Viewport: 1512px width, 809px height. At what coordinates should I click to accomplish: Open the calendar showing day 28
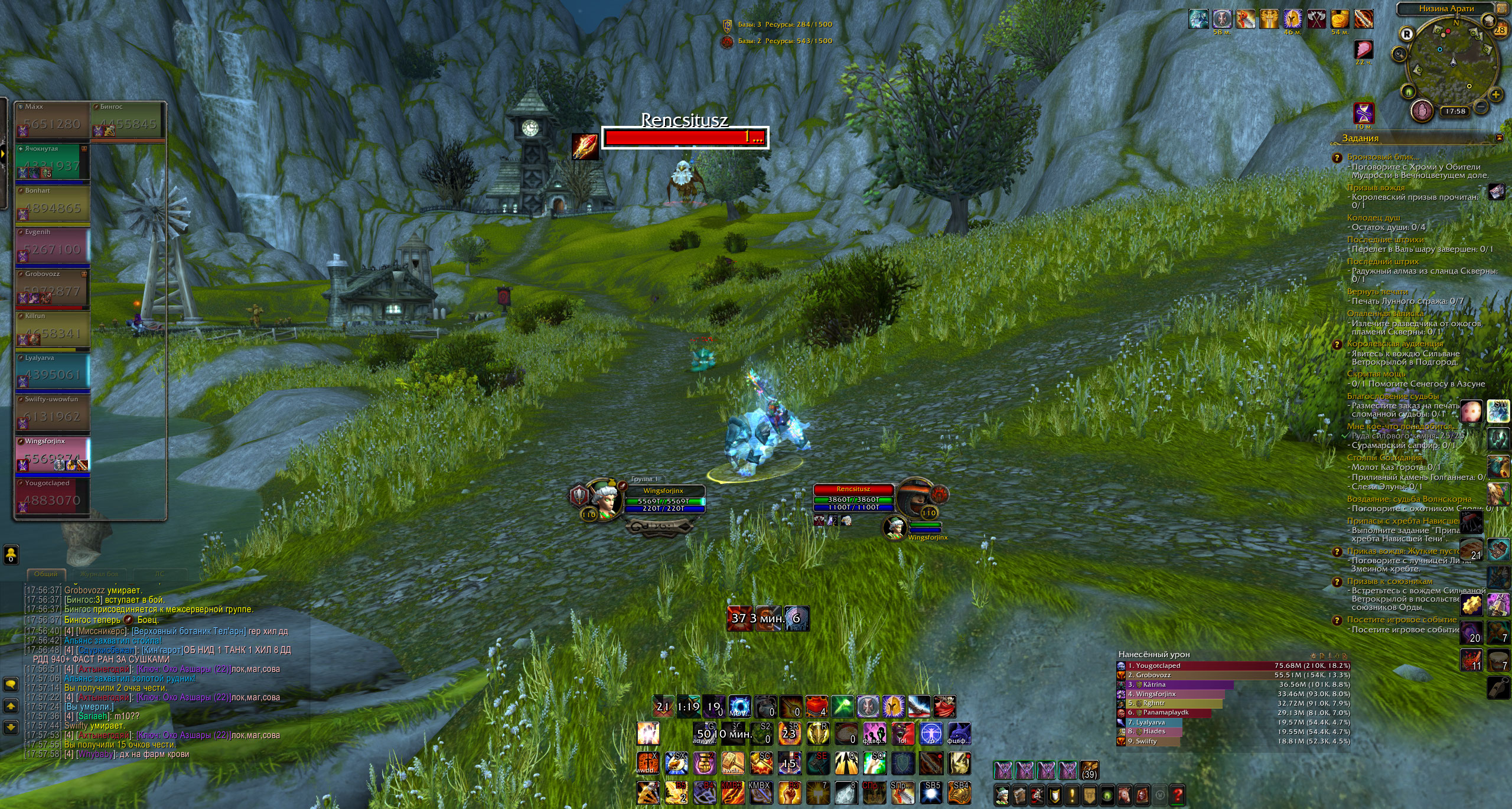click(1499, 29)
